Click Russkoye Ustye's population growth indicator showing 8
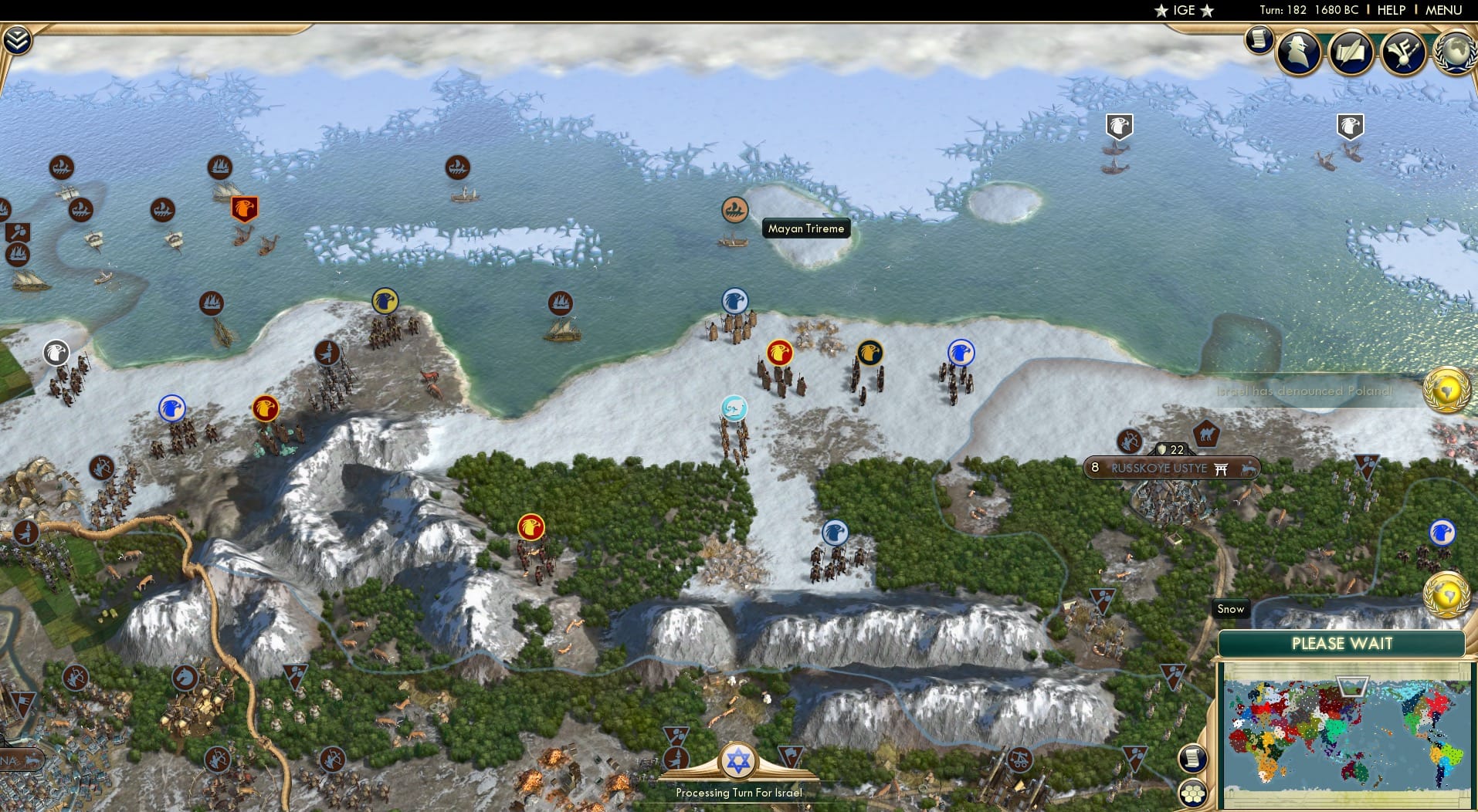Viewport: 1478px width, 812px height. click(1095, 467)
